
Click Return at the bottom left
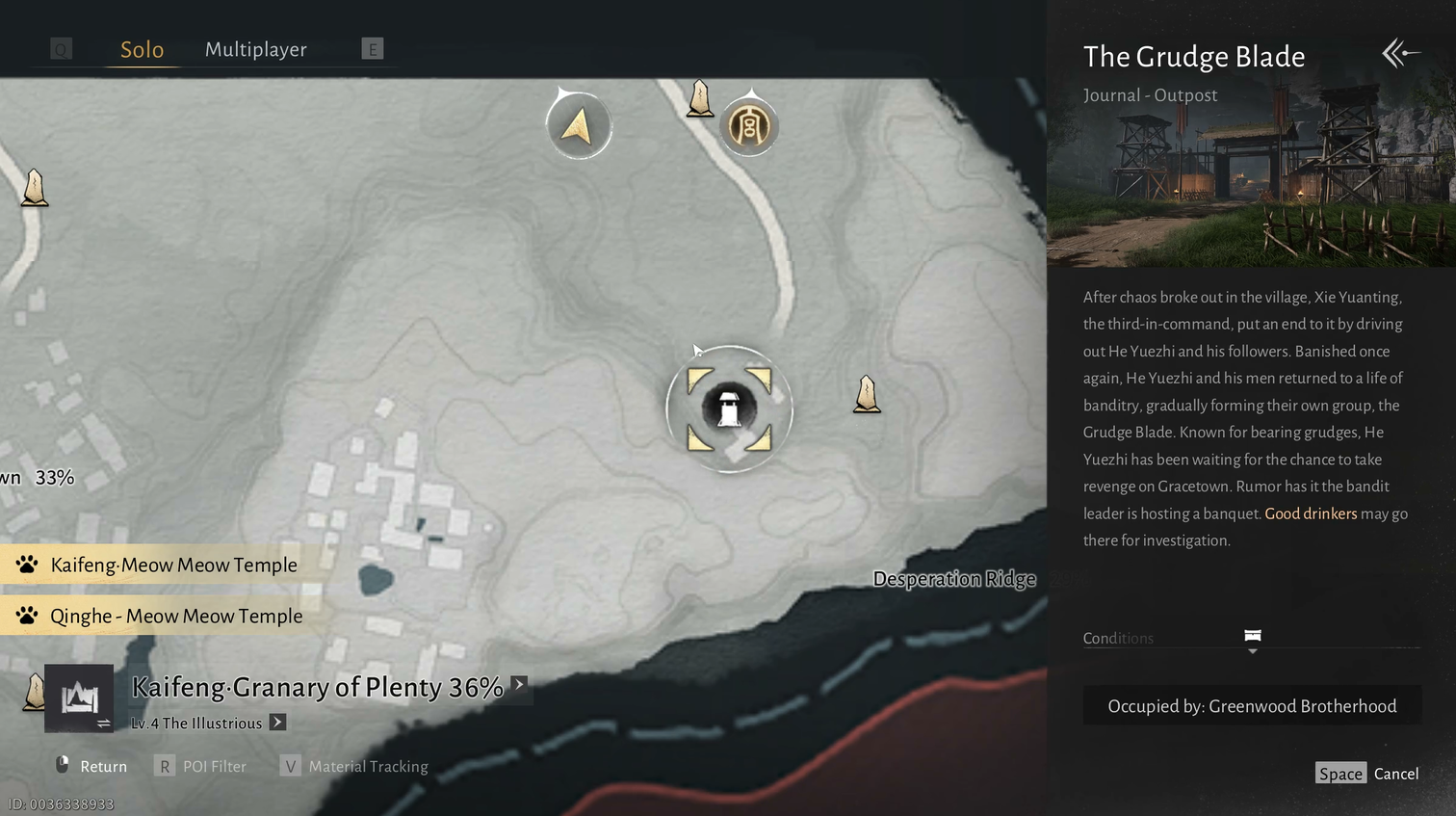(x=91, y=767)
